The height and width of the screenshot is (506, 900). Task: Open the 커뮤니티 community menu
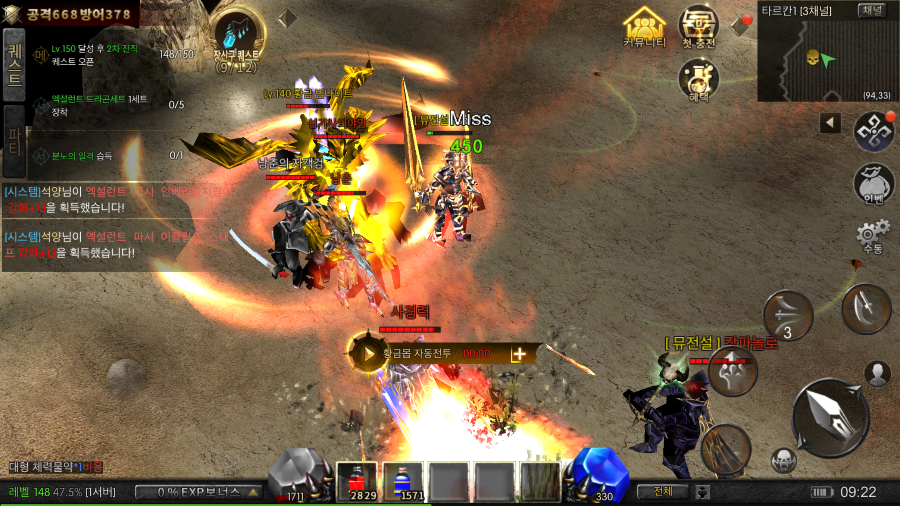click(644, 27)
